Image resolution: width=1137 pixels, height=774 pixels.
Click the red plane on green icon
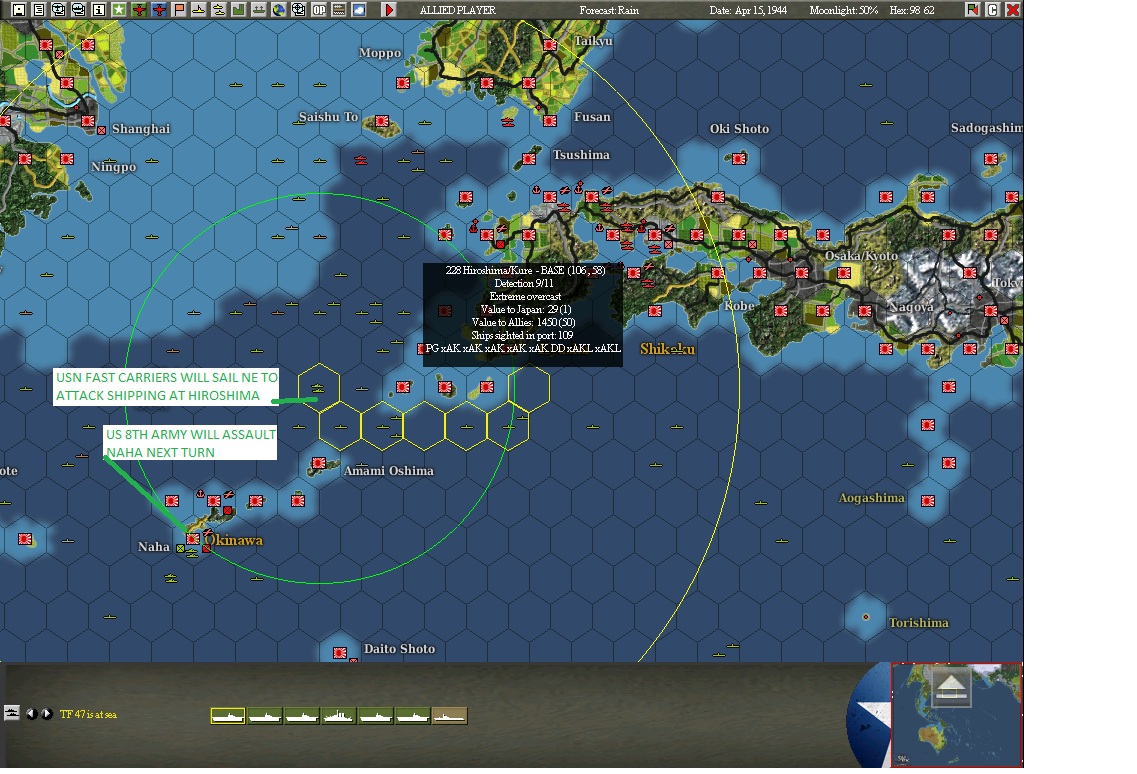[x=138, y=10]
